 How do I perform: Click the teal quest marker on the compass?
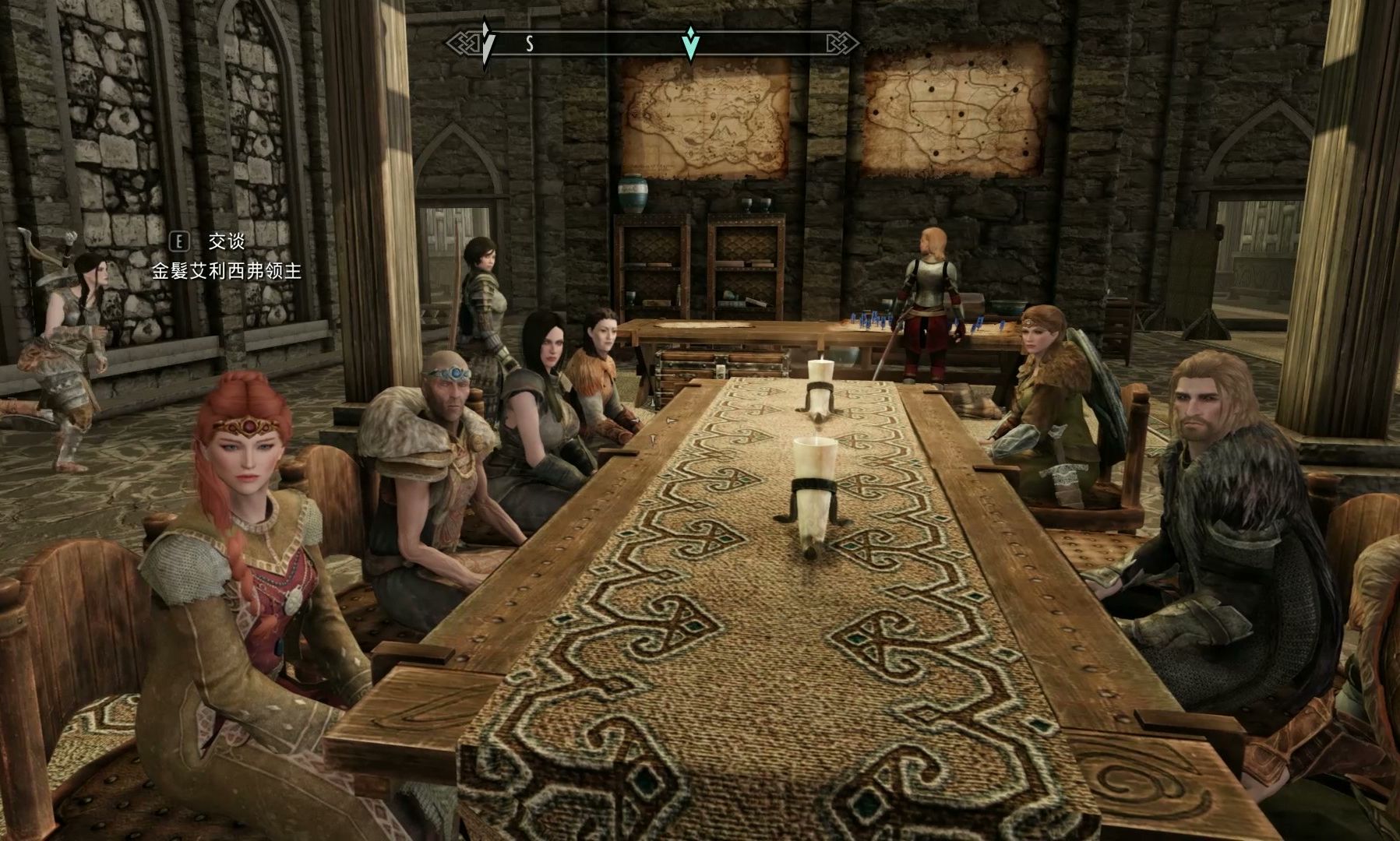coord(690,44)
